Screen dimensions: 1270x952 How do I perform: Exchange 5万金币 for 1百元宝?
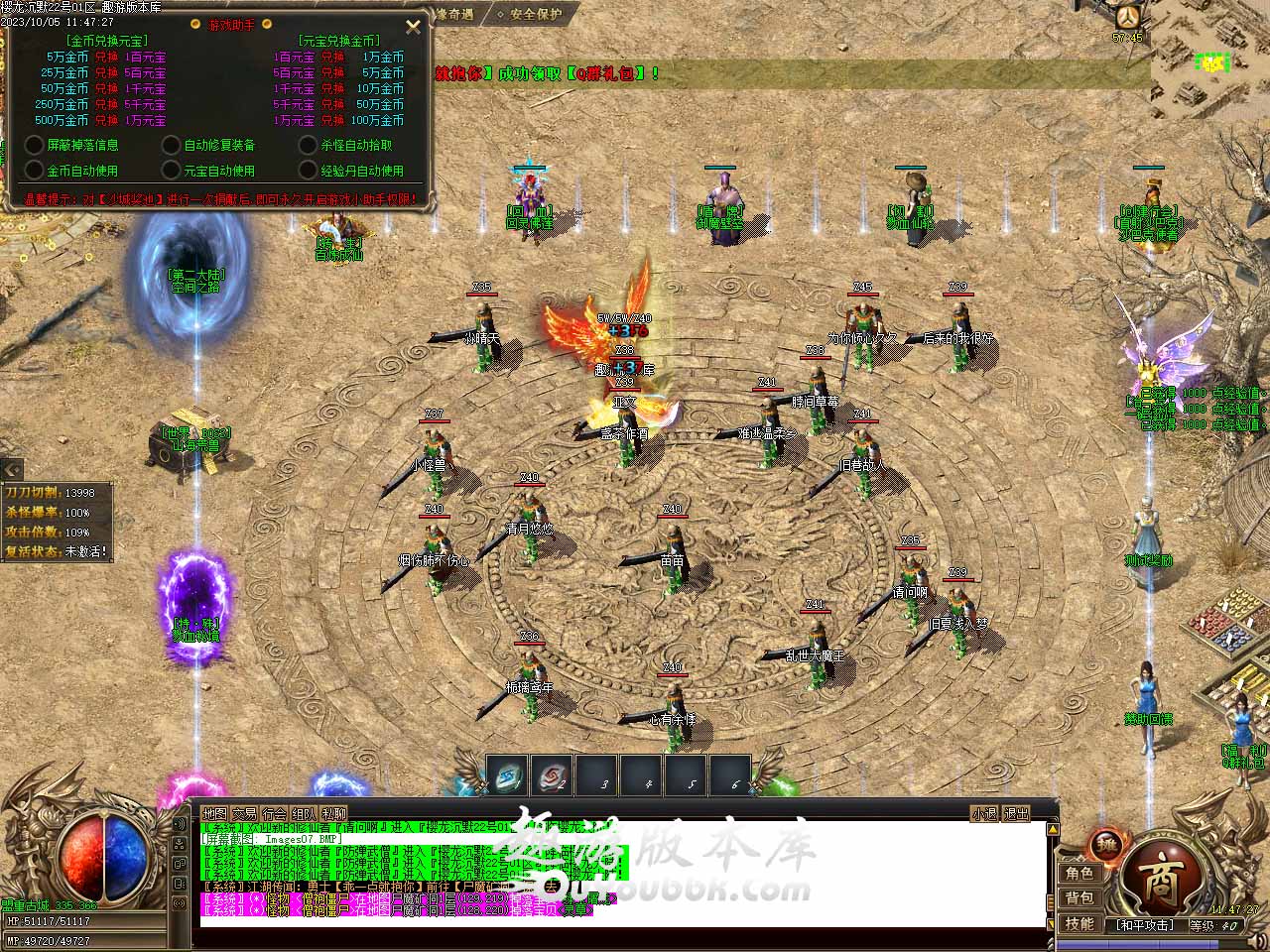106,58
